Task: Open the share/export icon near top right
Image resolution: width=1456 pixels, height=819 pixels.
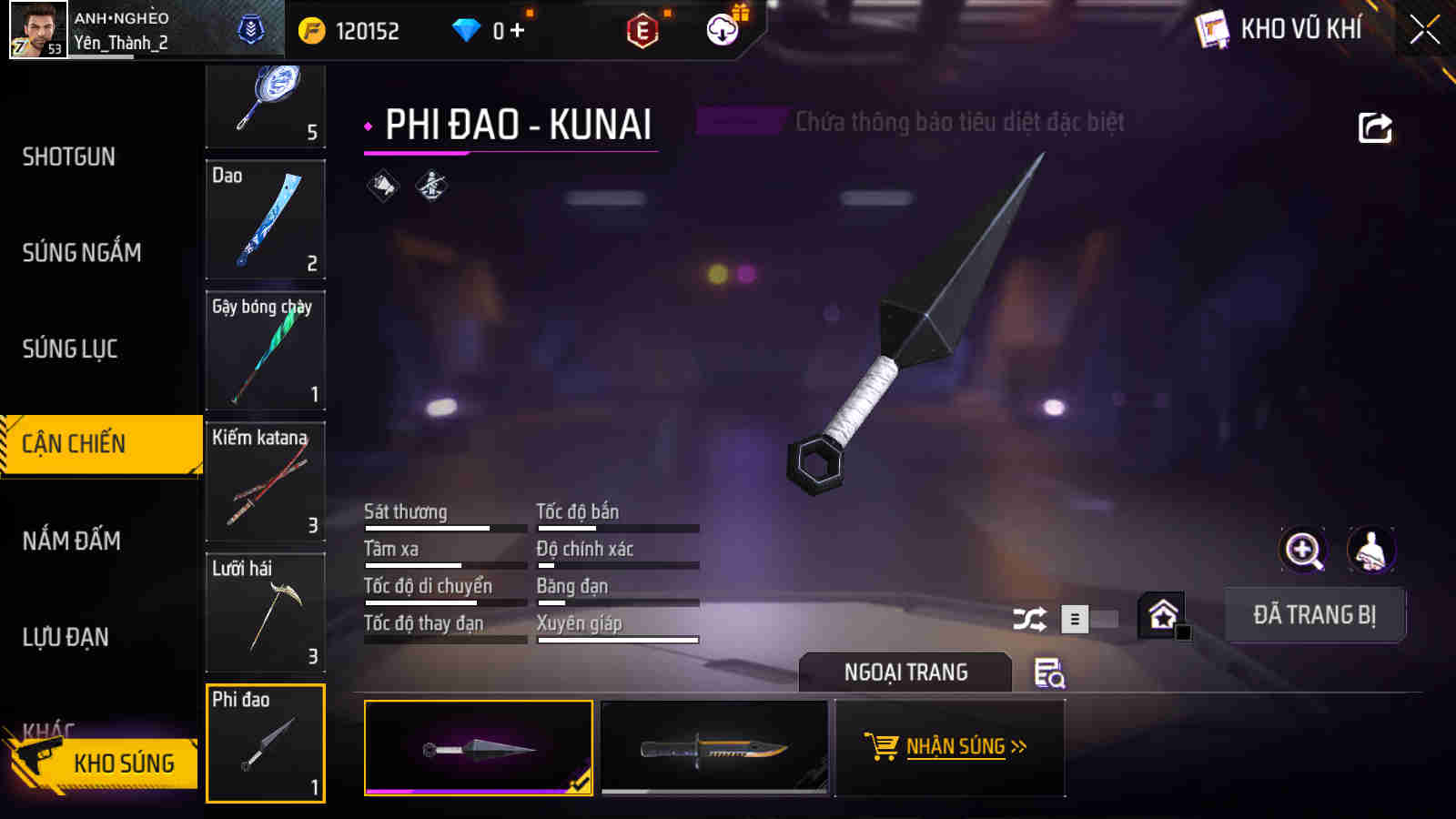Action: pos(1374,127)
